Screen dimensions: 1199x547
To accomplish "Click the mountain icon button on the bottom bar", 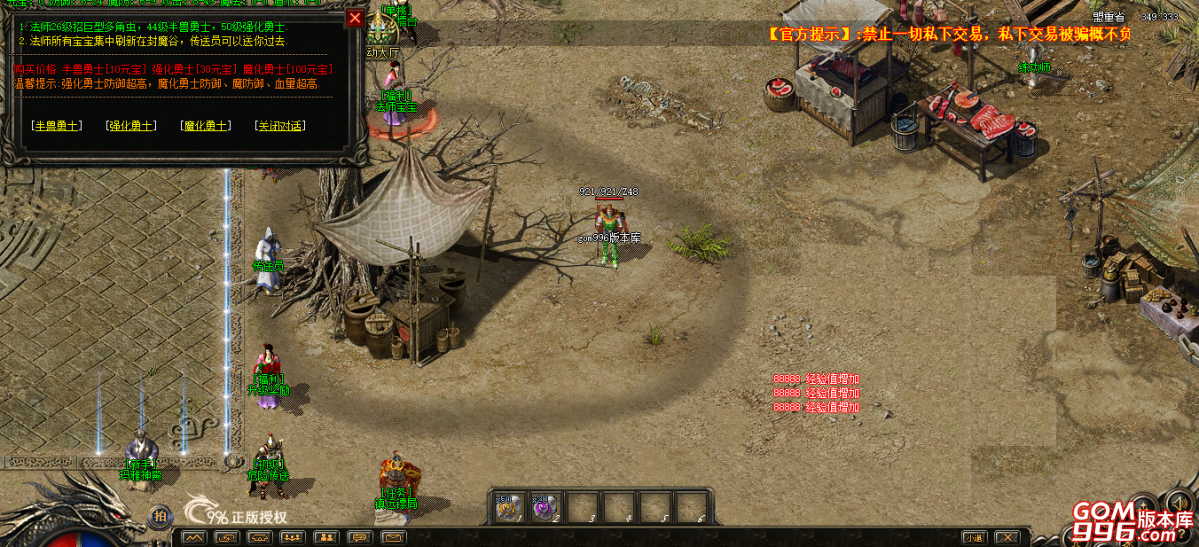I will [194, 538].
